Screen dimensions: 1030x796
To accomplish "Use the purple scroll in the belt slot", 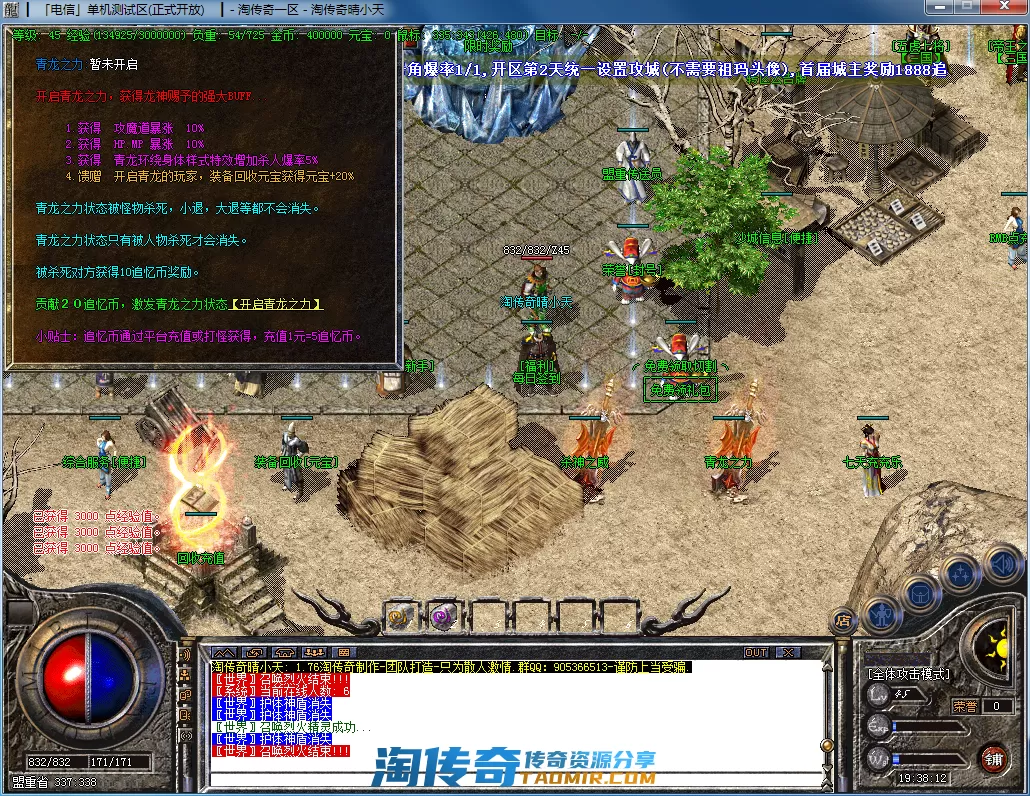I will tap(443, 616).
